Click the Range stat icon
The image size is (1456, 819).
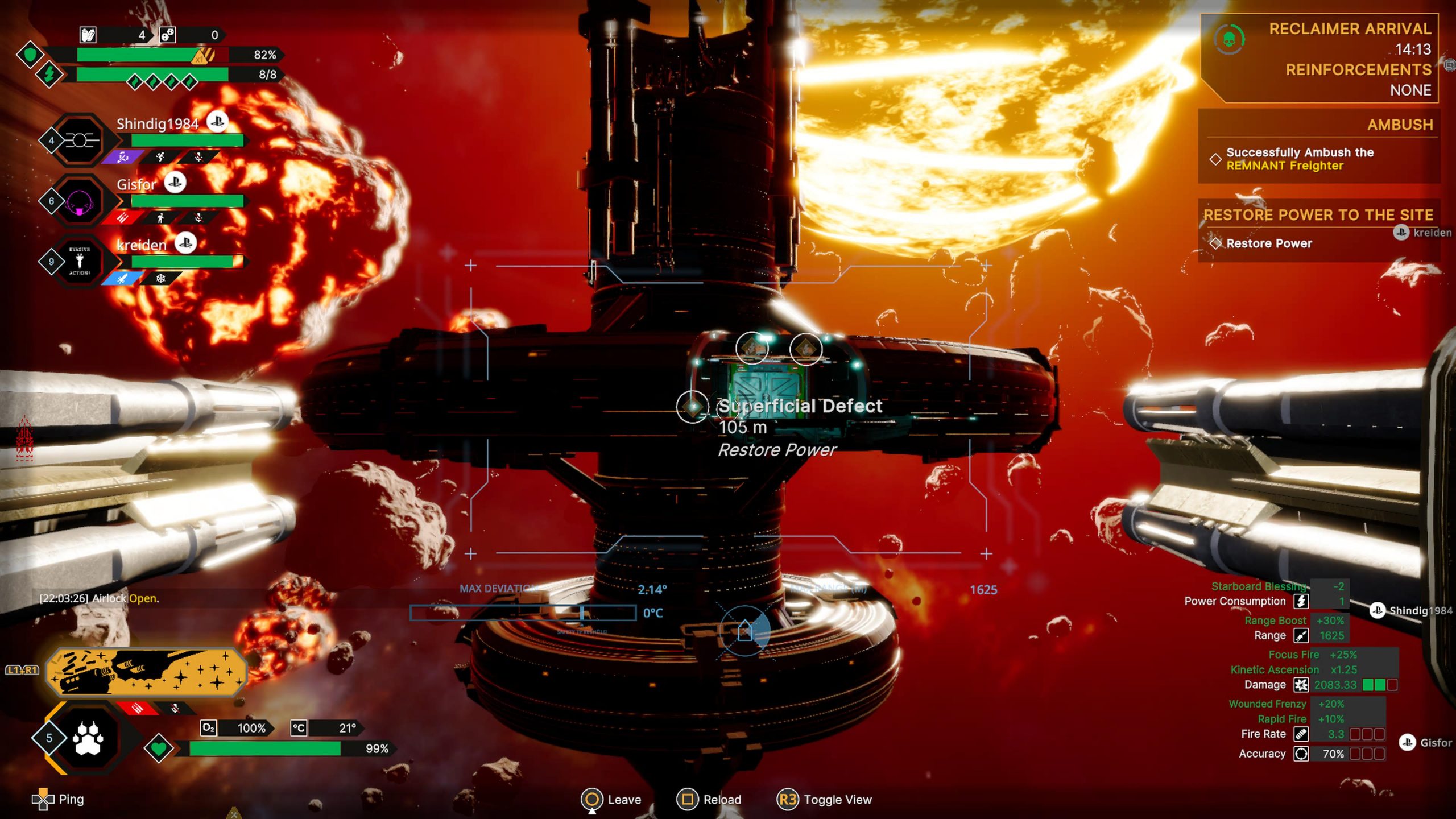tap(1301, 635)
